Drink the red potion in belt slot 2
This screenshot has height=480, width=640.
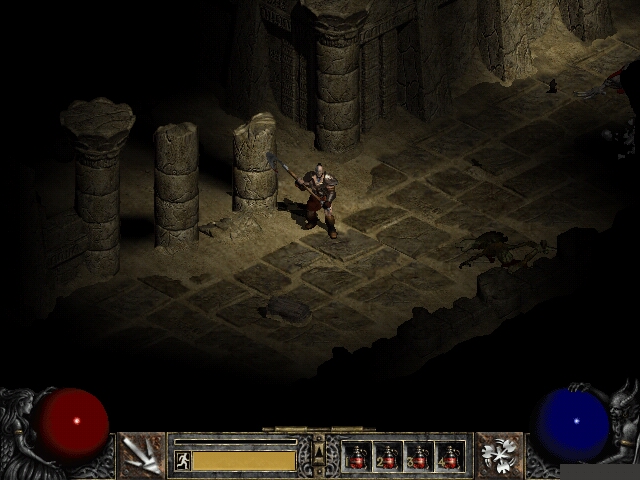[x=388, y=457]
